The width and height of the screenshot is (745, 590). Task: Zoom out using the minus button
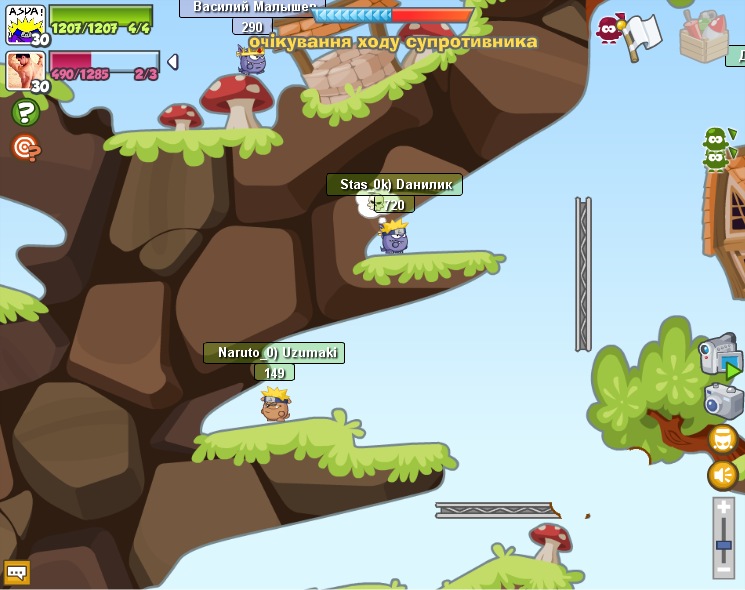pyautogui.click(x=724, y=568)
